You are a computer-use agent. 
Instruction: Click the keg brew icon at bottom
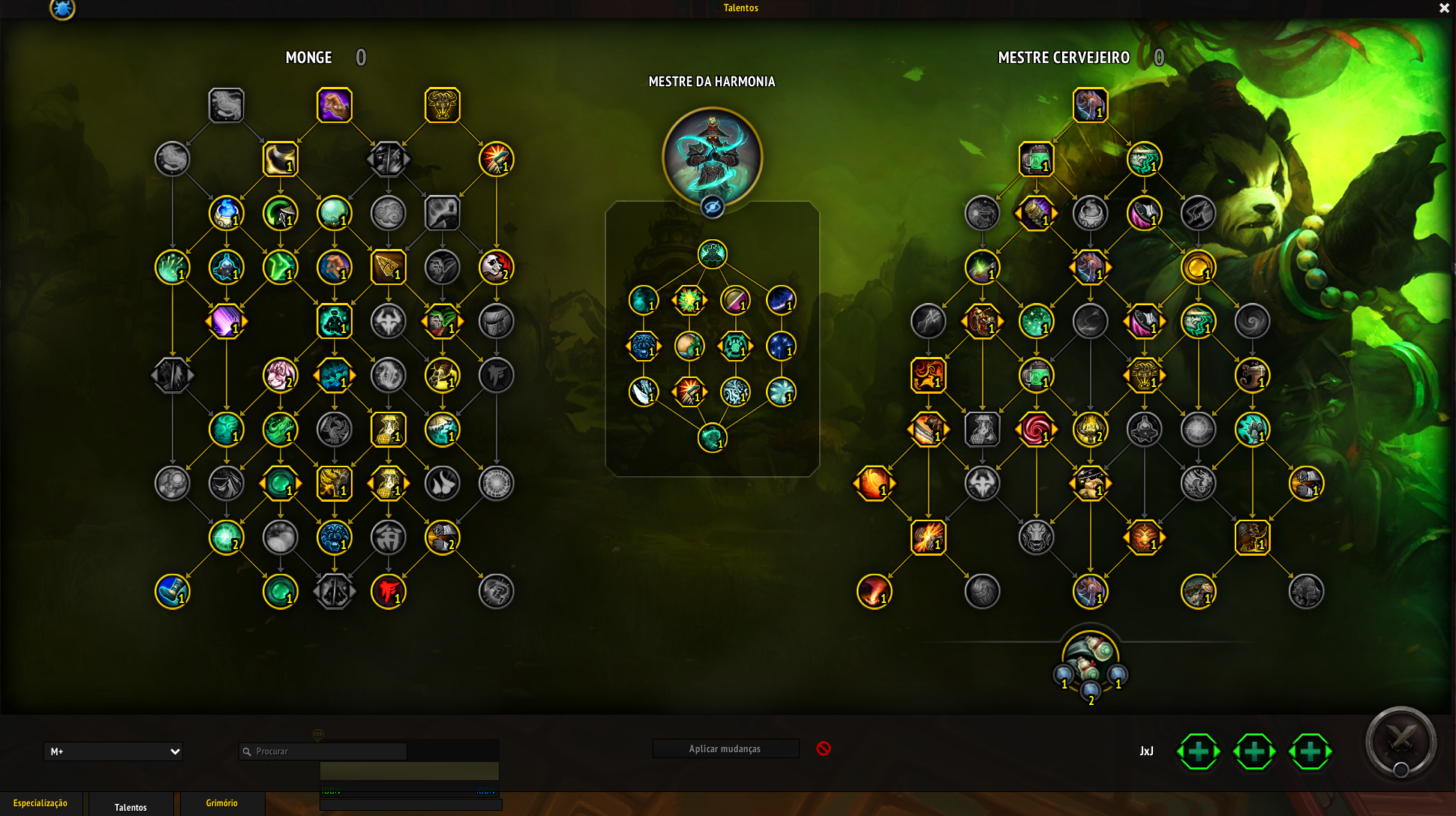click(1090, 652)
